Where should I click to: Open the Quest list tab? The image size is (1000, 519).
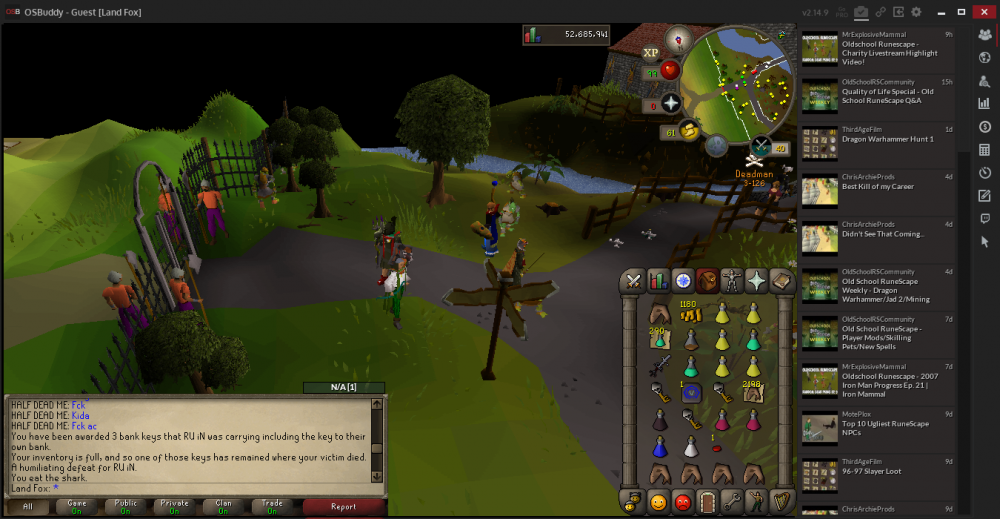tap(684, 281)
